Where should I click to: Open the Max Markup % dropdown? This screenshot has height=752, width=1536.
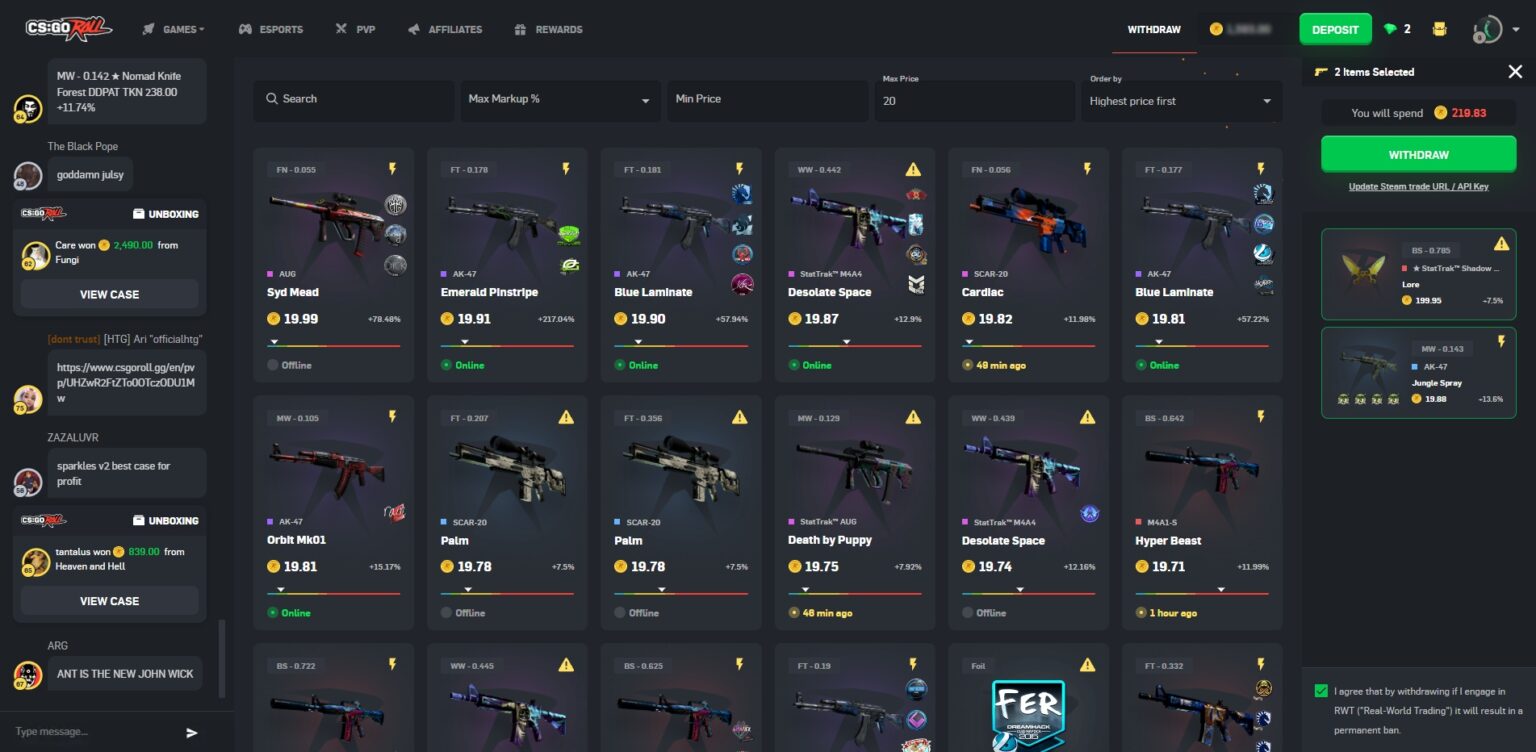click(560, 100)
